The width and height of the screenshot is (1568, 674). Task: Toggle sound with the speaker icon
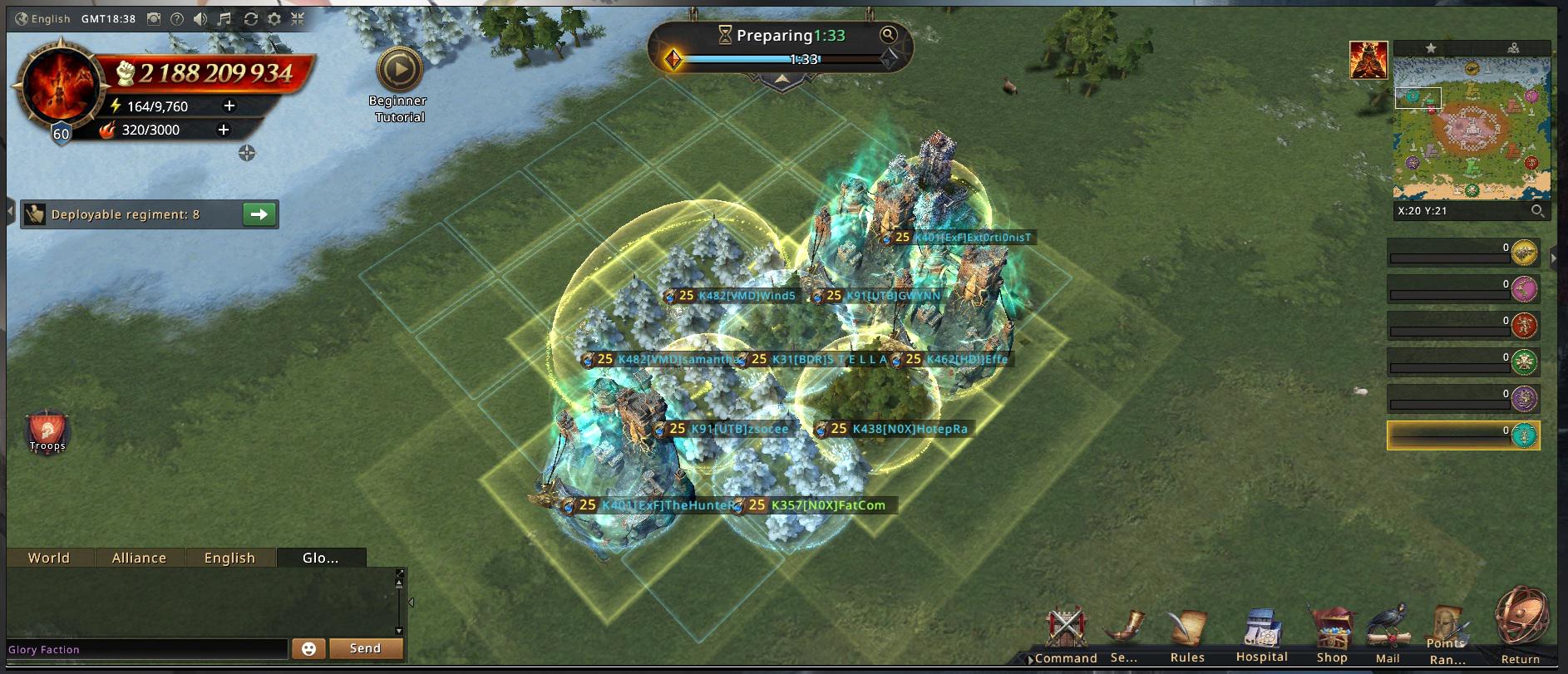point(200,18)
